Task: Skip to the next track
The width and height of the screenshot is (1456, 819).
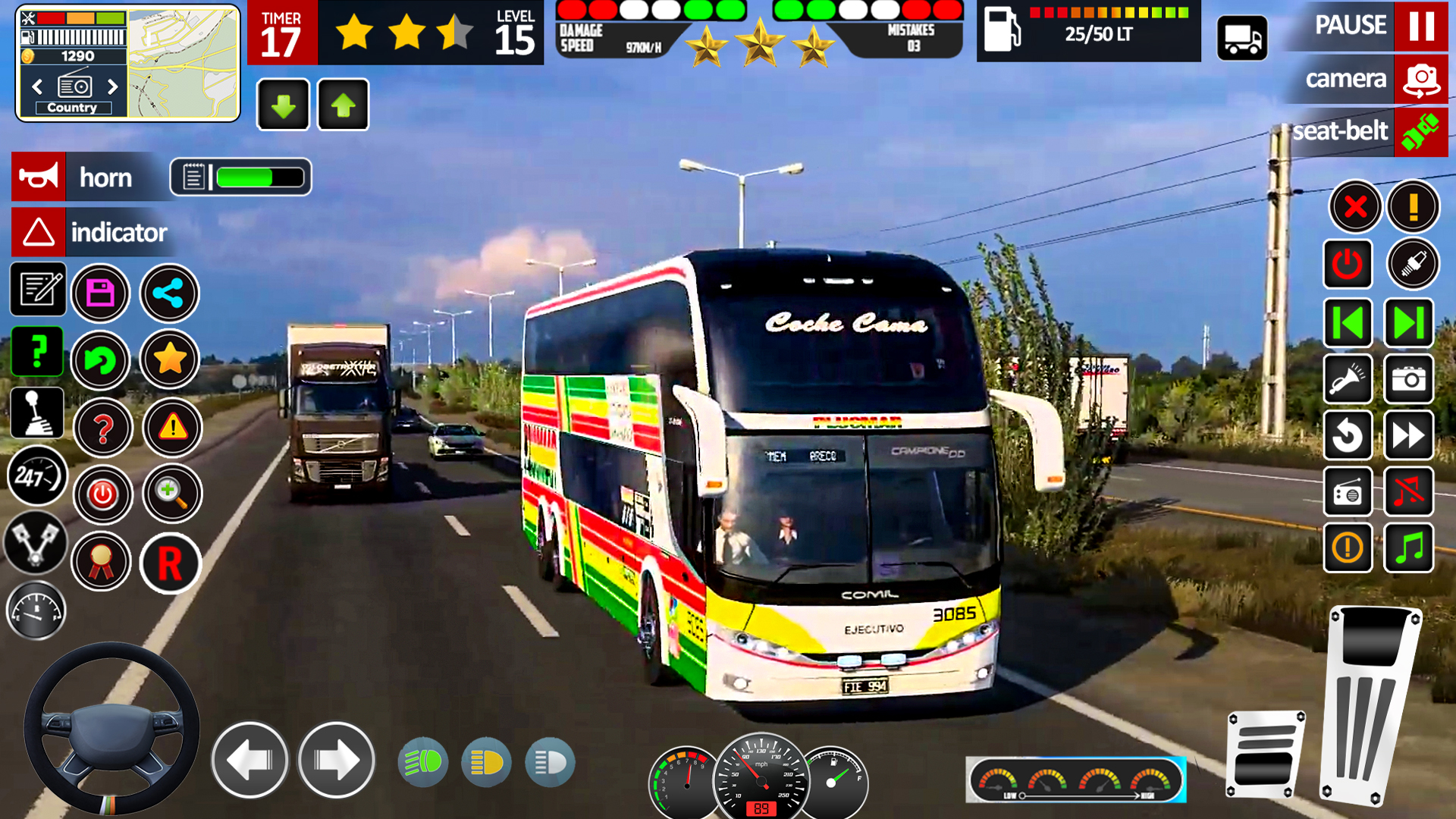Action: coord(1408,323)
